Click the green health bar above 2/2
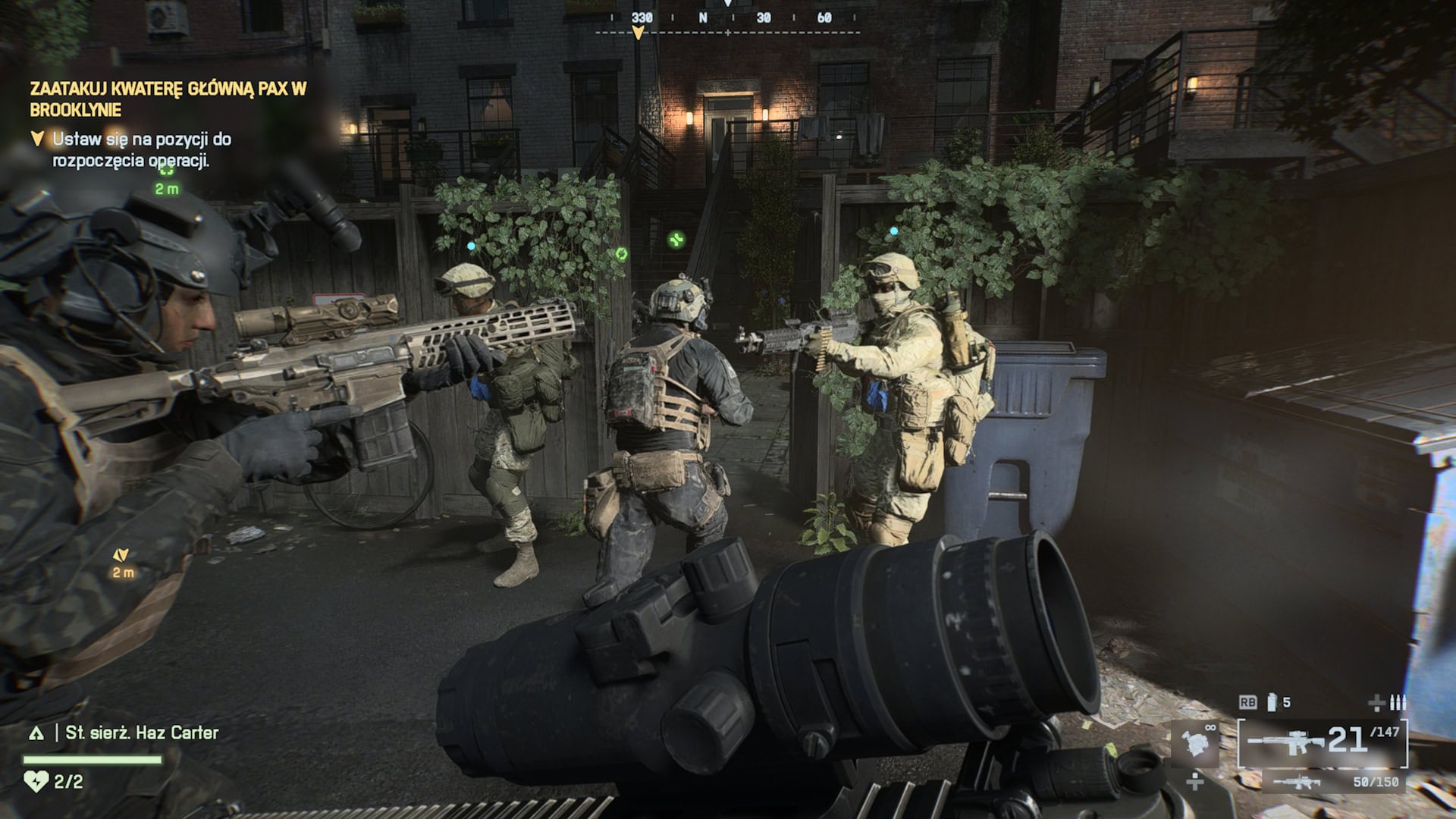 (x=92, y=760)
